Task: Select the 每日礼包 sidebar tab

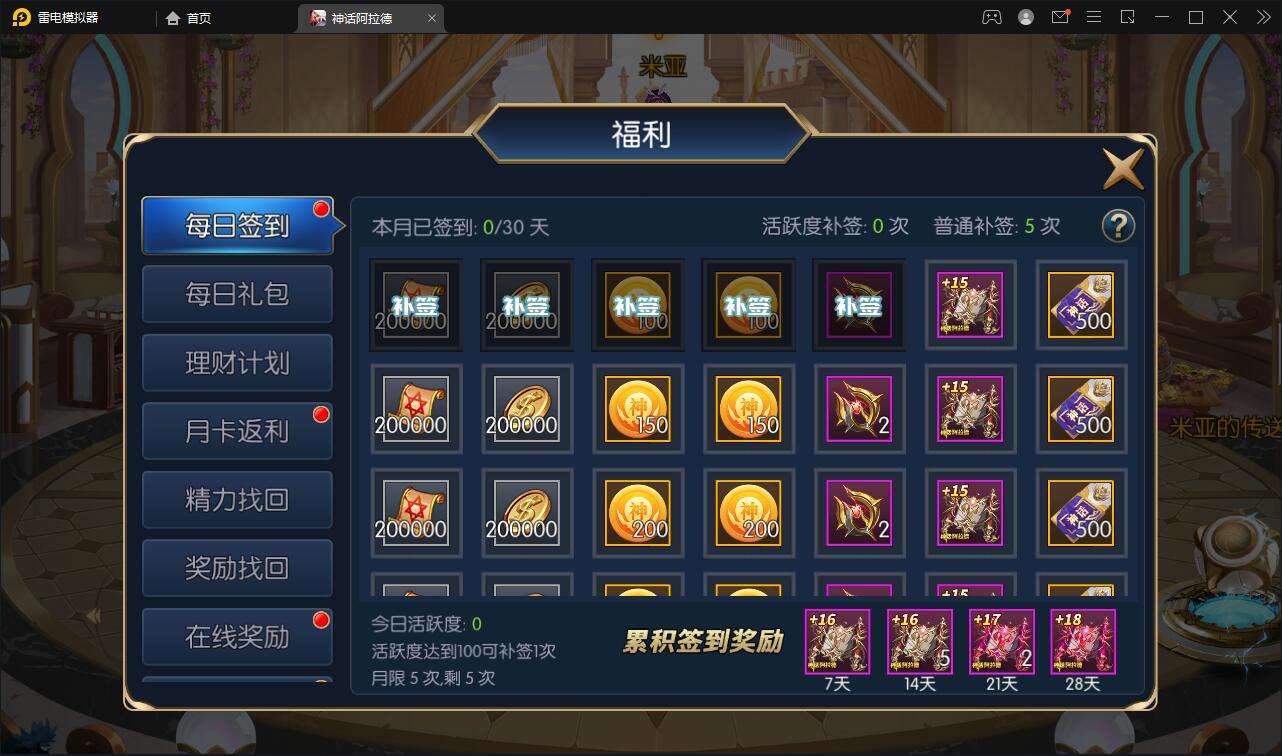Action: click(x=237, y=294)
